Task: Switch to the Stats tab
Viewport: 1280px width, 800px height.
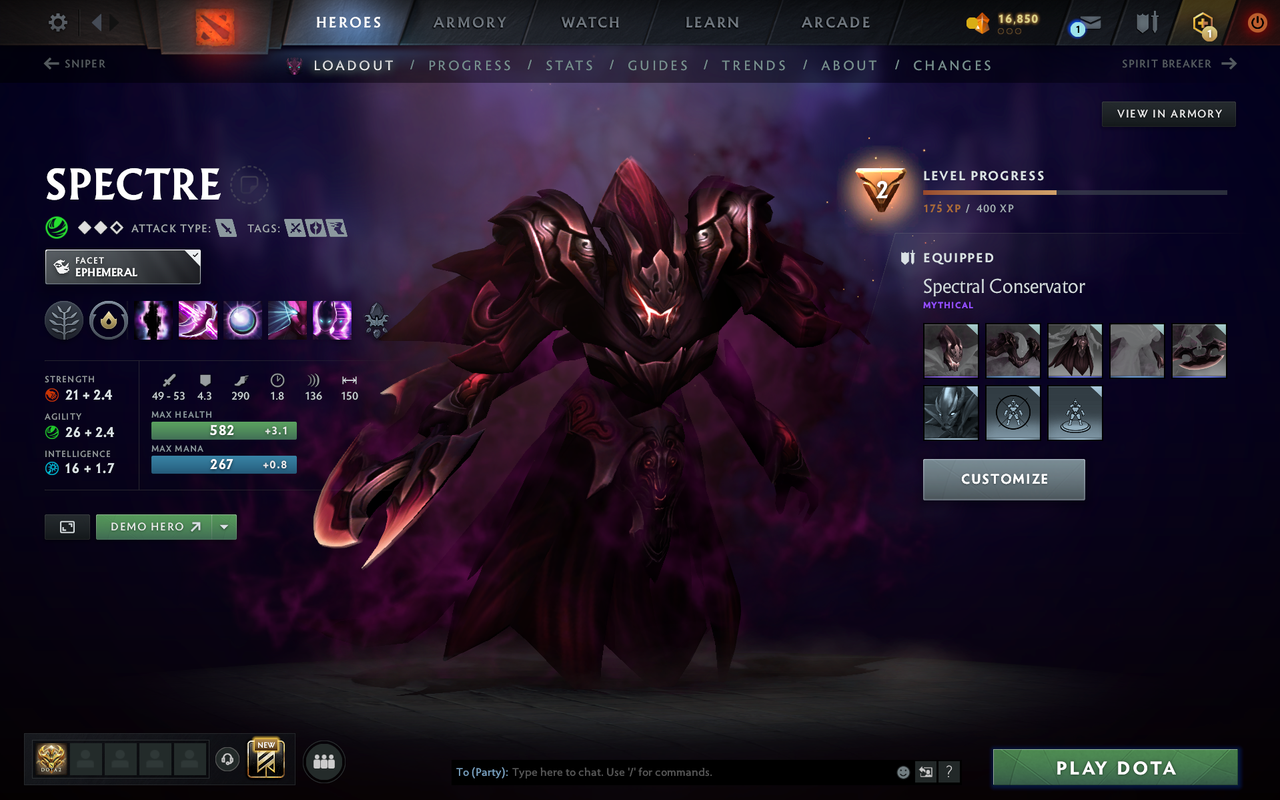Action: 569,65
